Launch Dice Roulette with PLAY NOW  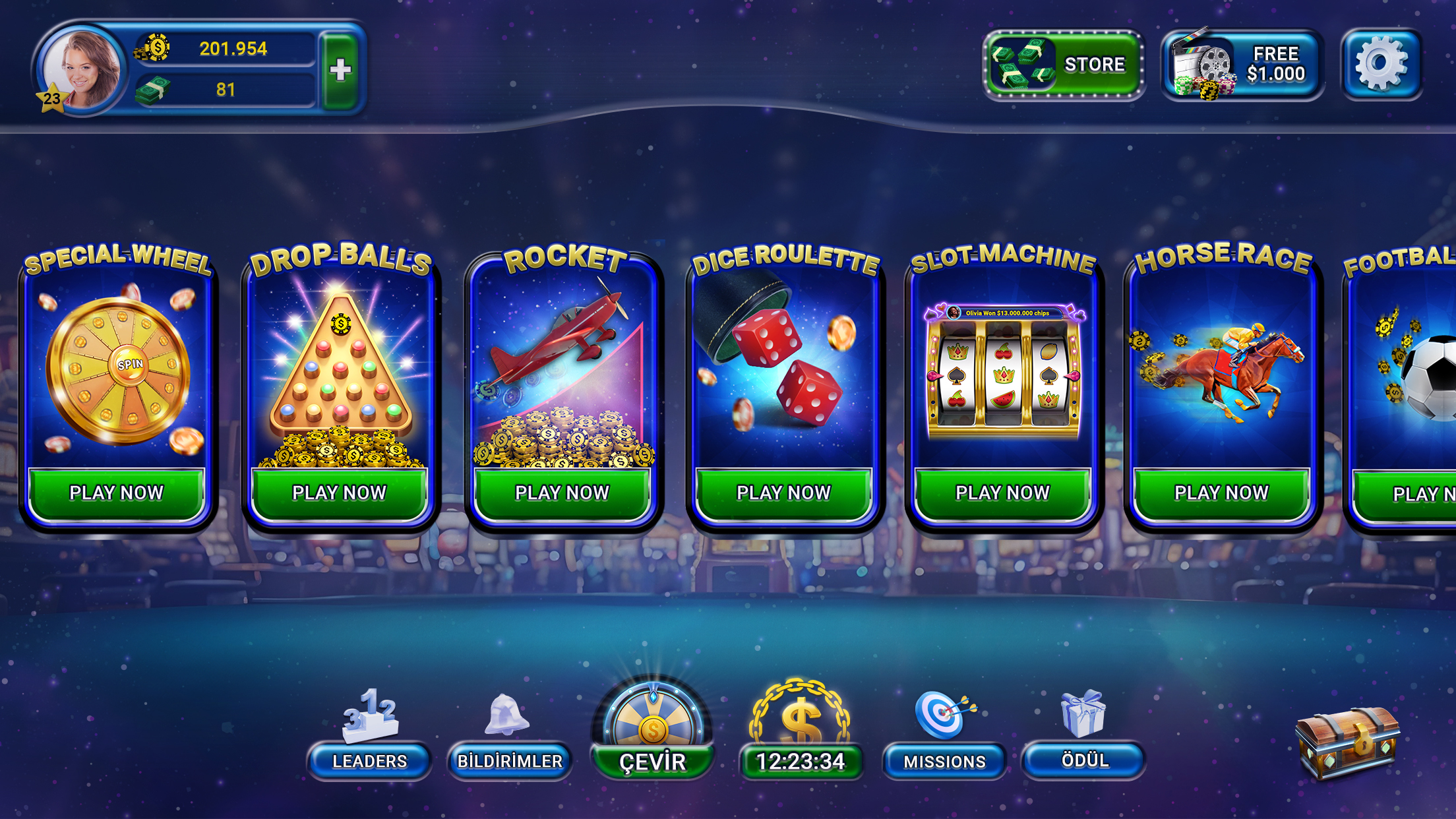click(x=783, y=491)
